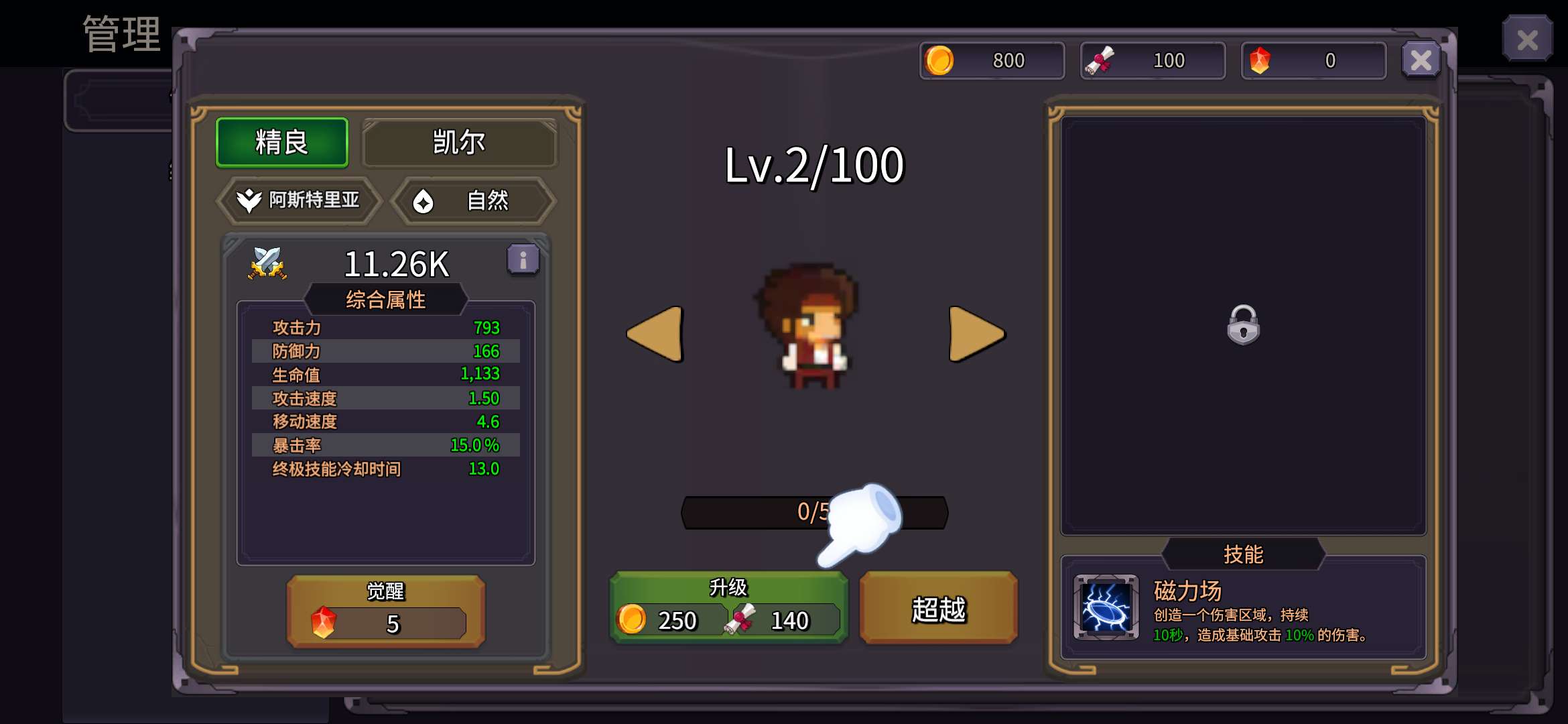Click the 升级 upgrade button
Image resolution: width=1568 pixels, height=724 pixels.
(x=728, y=607)
